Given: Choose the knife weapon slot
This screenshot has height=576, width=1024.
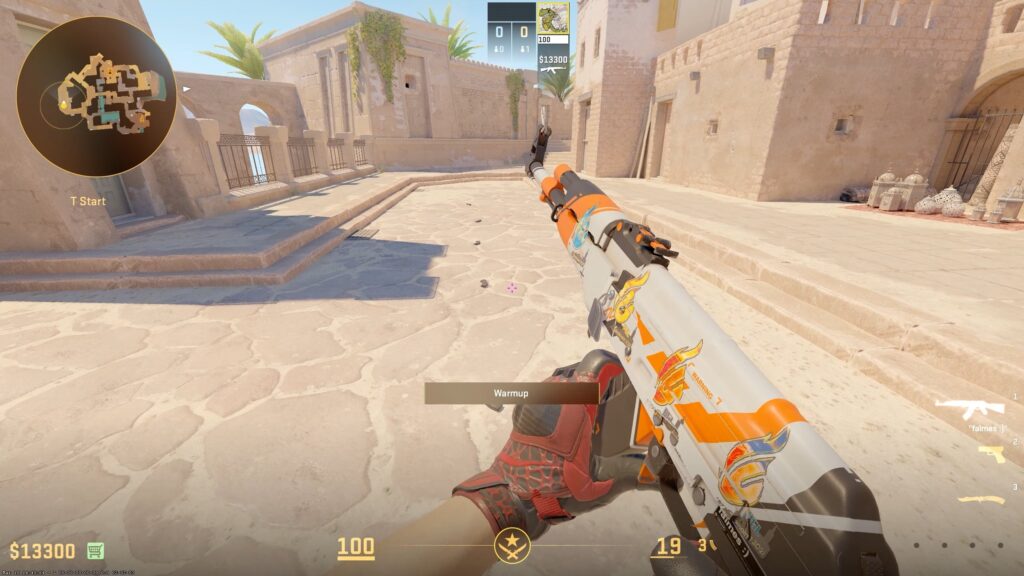Looking at the screenshot, I should 980,499.
